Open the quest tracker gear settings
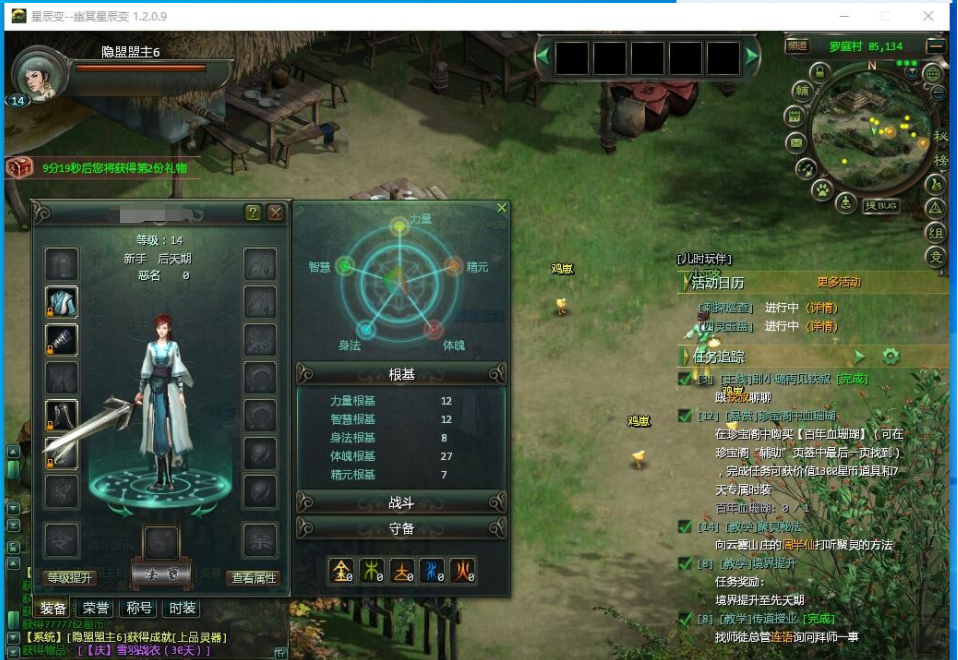Viewport: 958px width, 660px height. click(x=890, y=356)
